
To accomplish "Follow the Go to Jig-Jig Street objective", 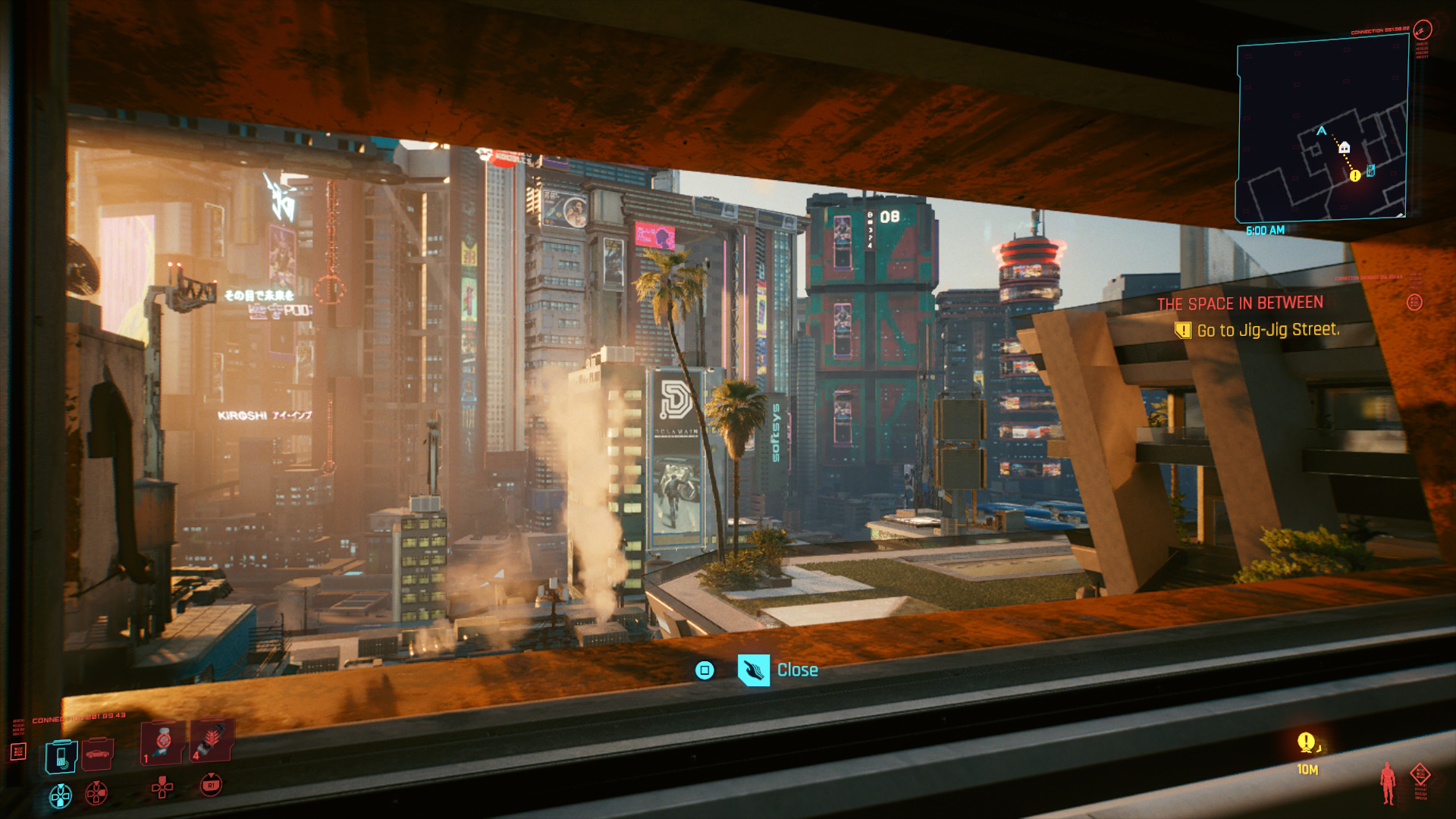I will coord(1267,330).
